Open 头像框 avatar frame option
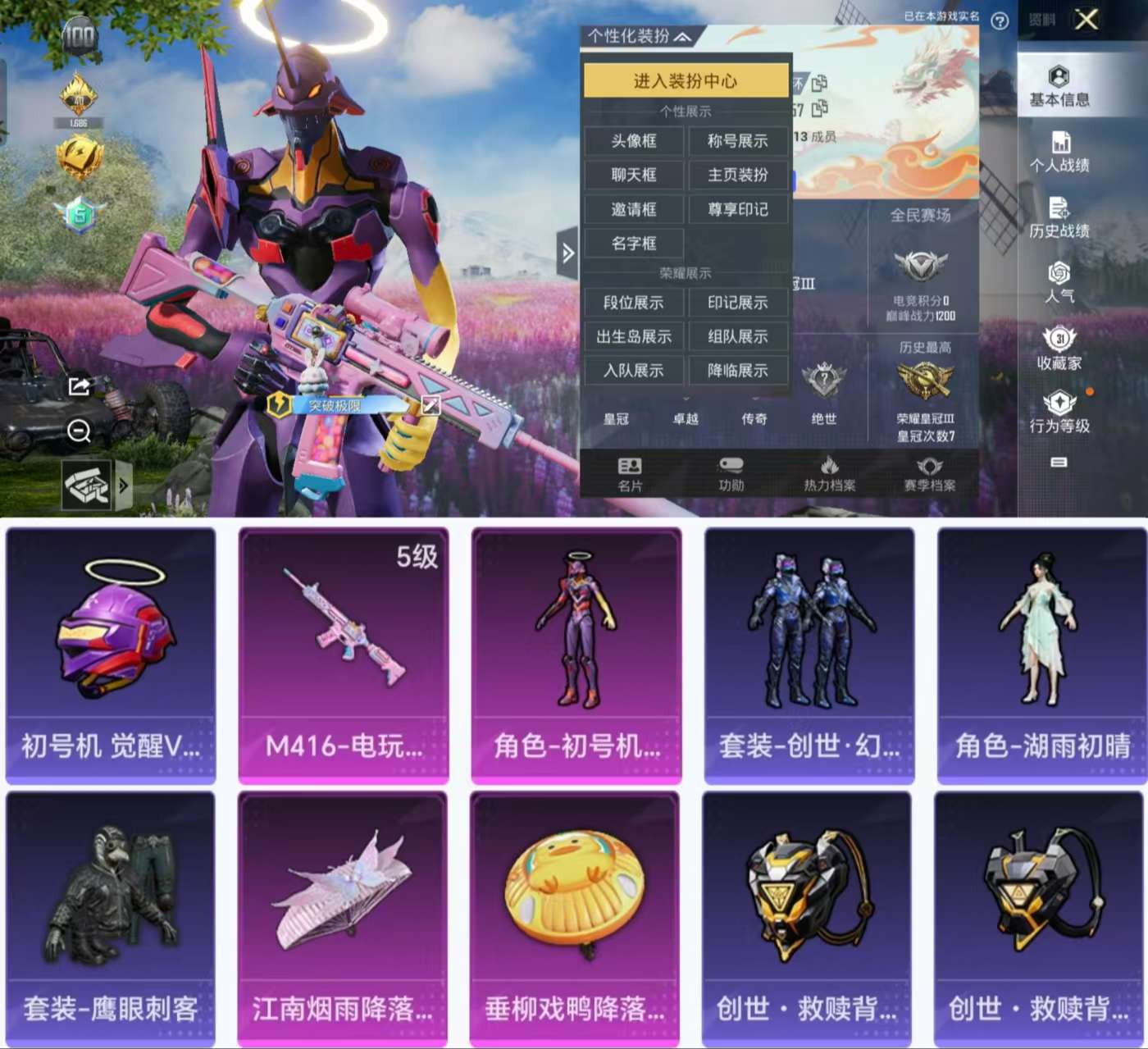 (634, 141)
